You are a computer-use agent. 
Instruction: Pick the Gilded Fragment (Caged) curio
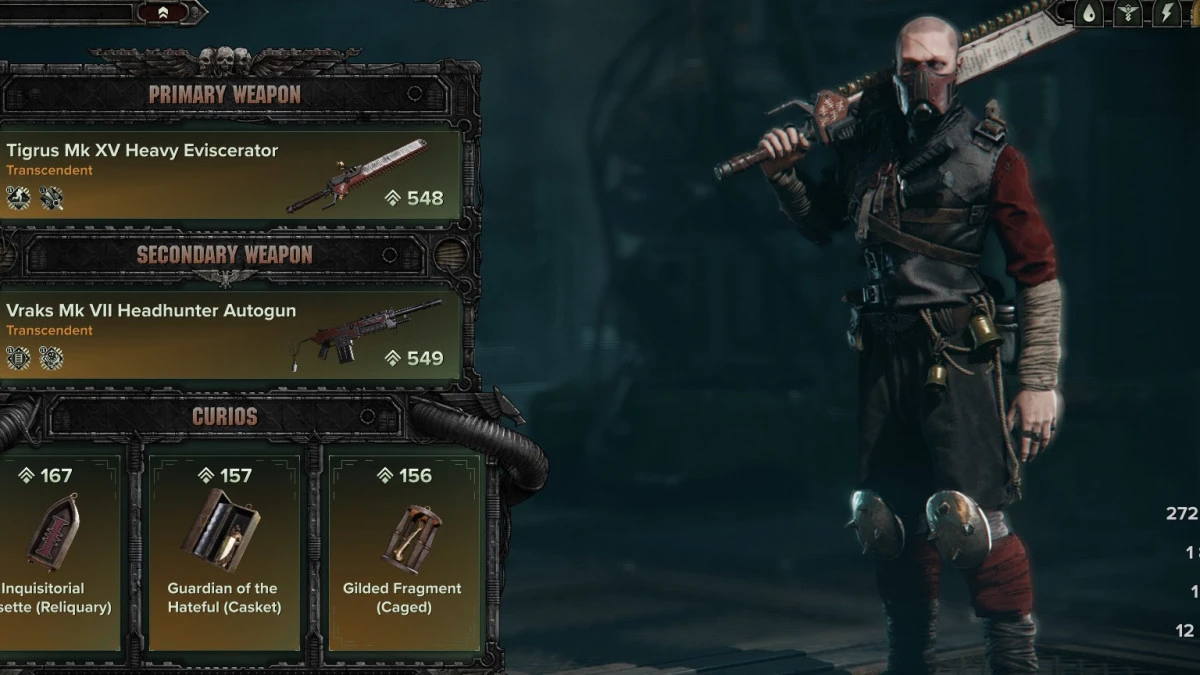point(402,550)
